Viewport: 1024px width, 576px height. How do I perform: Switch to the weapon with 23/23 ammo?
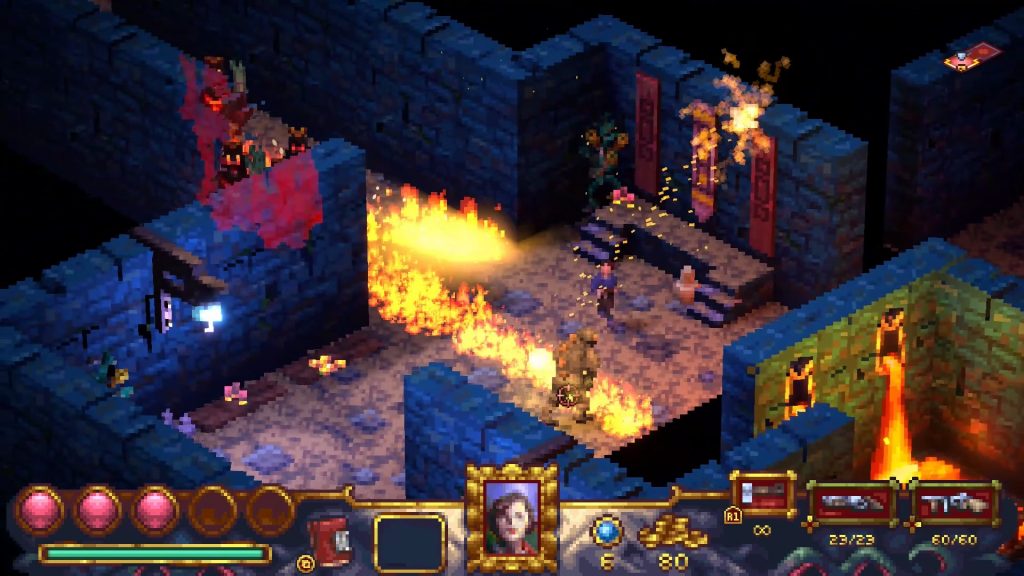(851, 503)
